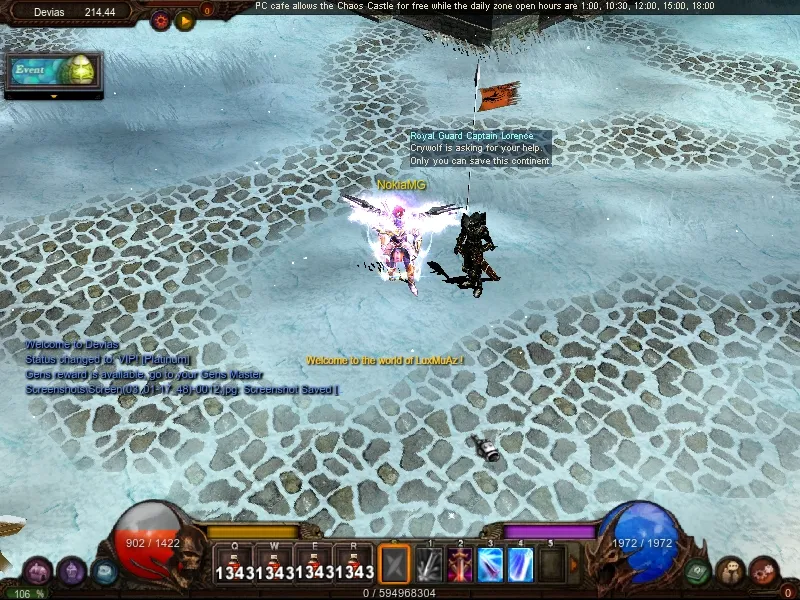Open the gear settings button
Image resolution: width=800 pixels, height=600 pixels.
coord(161,19)
